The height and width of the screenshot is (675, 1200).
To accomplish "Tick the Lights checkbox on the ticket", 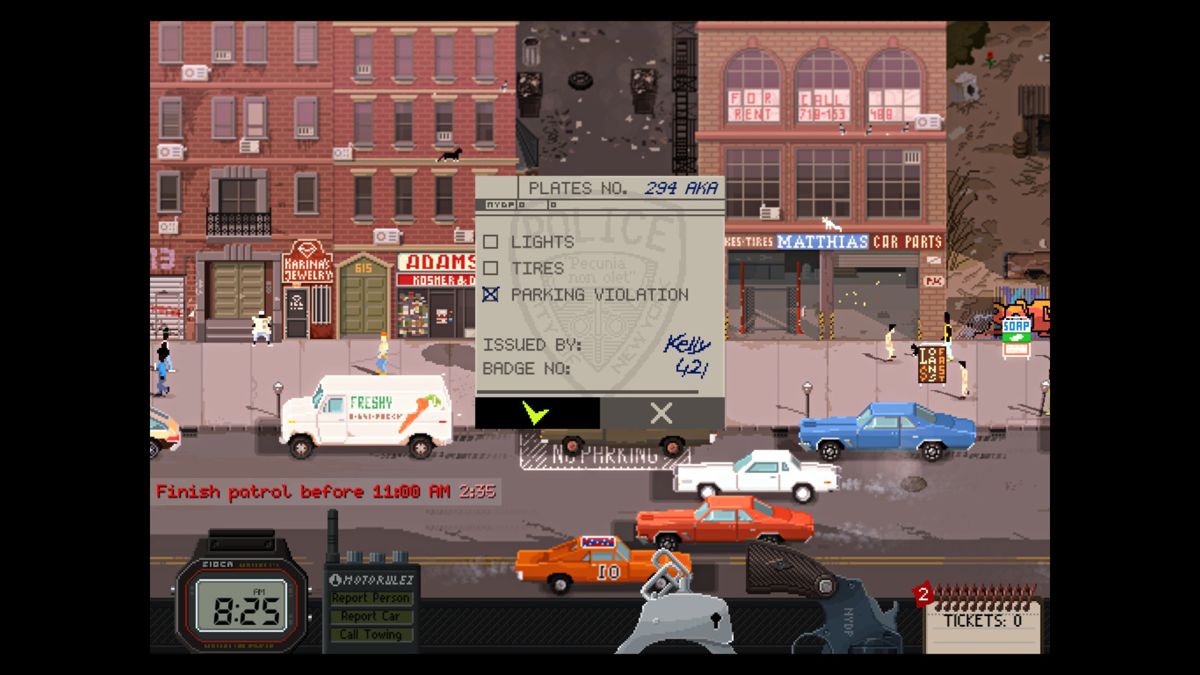I will pos(490,242).
